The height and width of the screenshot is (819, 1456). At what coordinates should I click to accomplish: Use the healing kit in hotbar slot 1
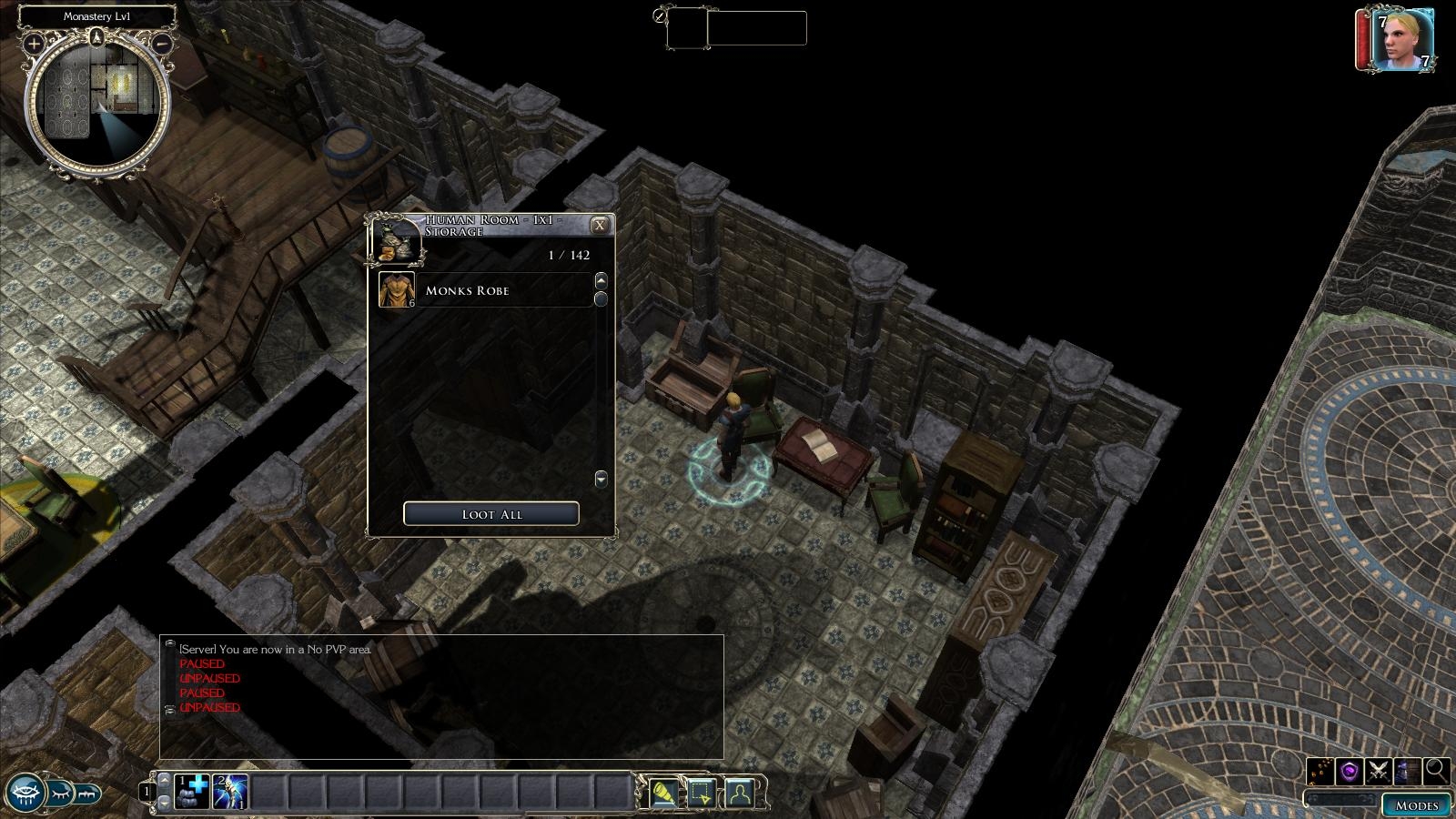193,792
